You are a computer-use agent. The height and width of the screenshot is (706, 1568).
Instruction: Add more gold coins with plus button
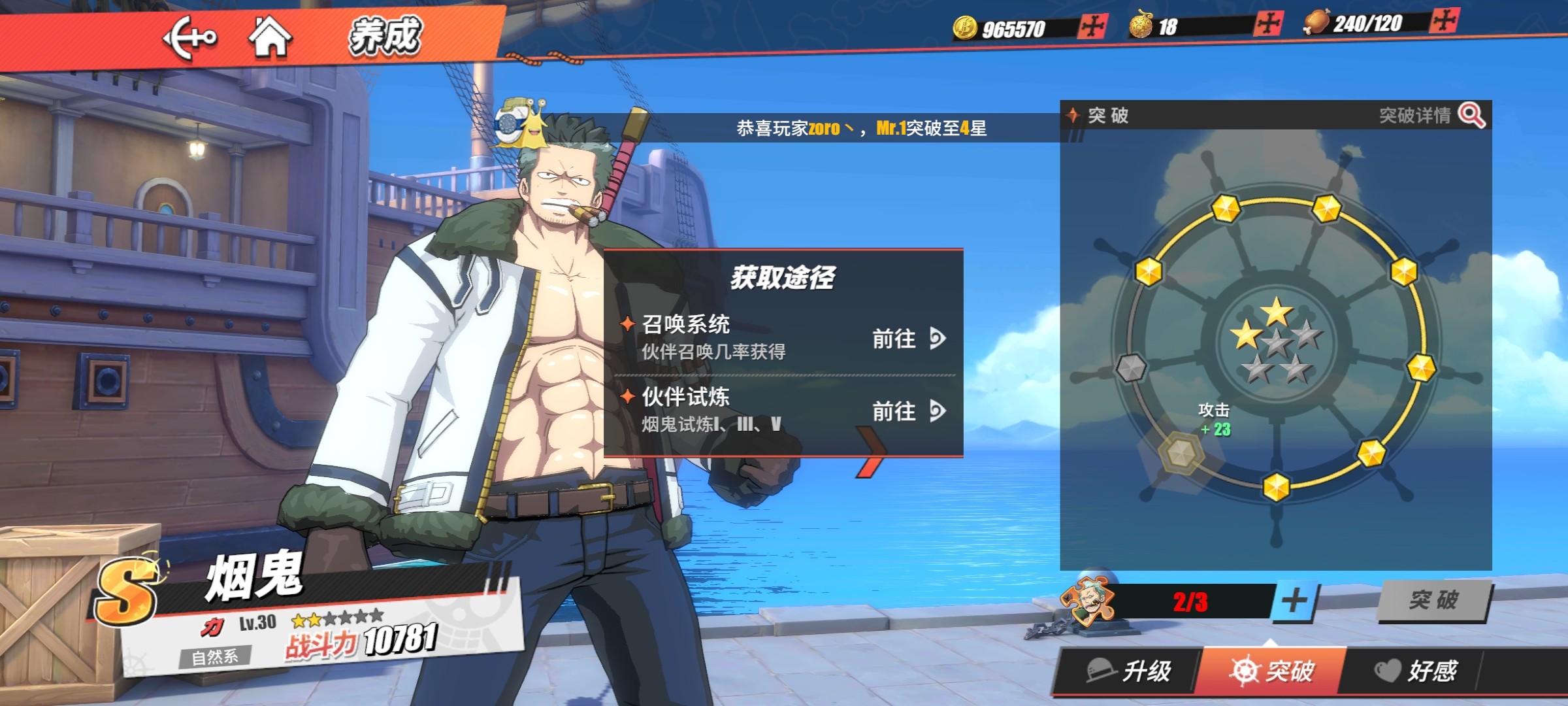pyautogui.click(x=1092, y=27)
